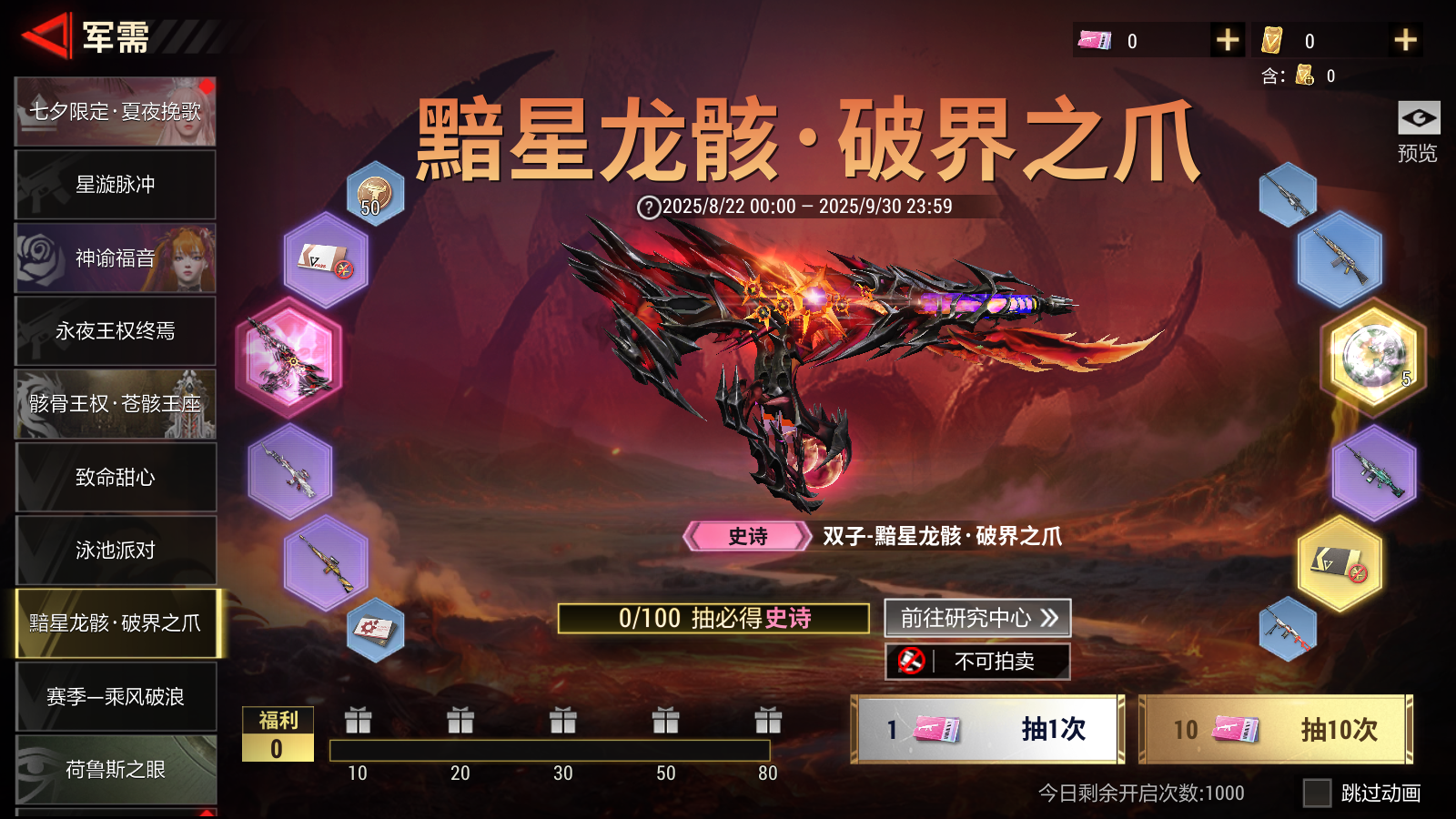Image resolution: width=1456 pixels, height=819 pixels.
Task: Click the 0/100 epic guarantee progress bar
Action: [714, 619]
